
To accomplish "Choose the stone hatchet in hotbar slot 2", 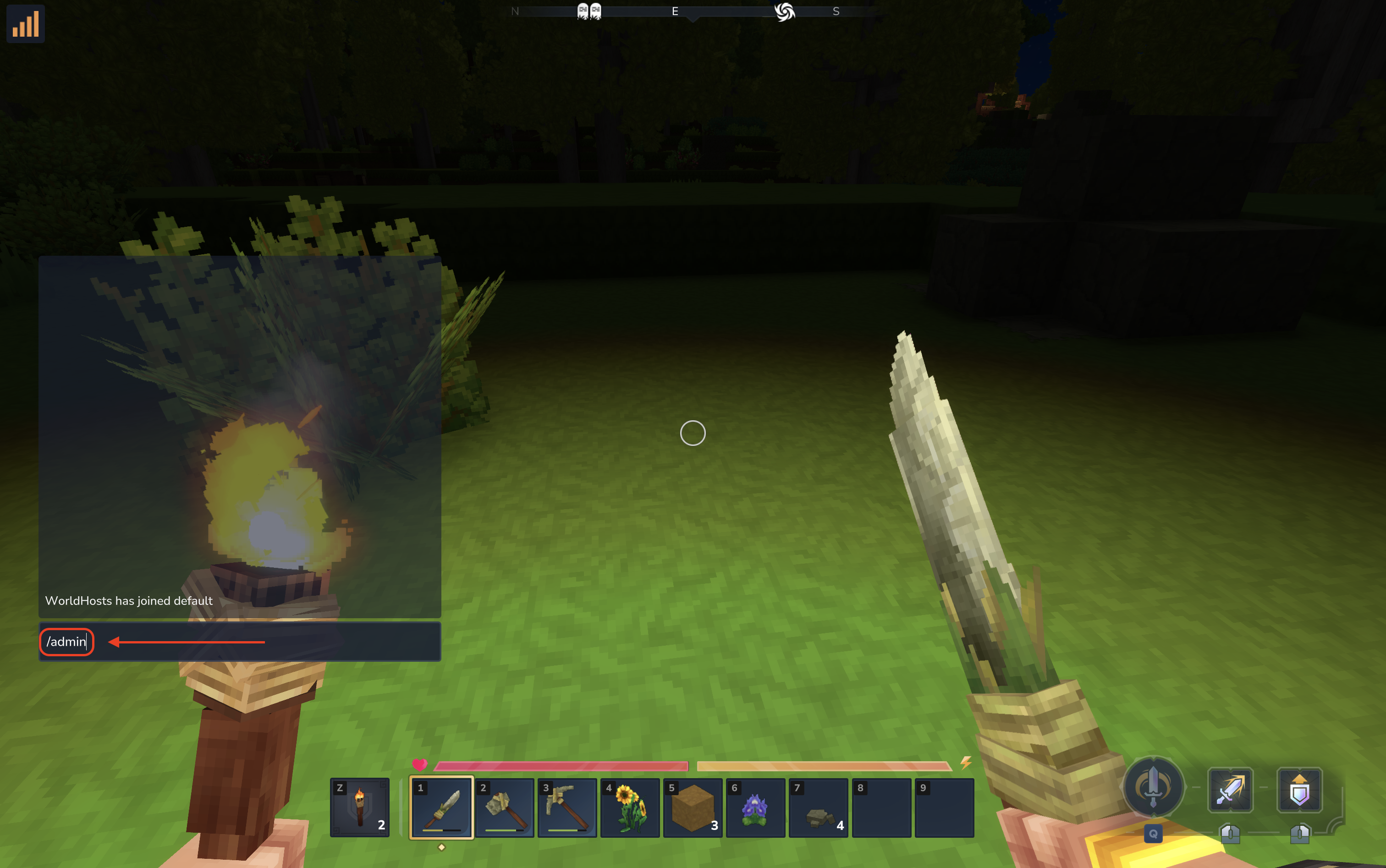I will coord(505,807).
